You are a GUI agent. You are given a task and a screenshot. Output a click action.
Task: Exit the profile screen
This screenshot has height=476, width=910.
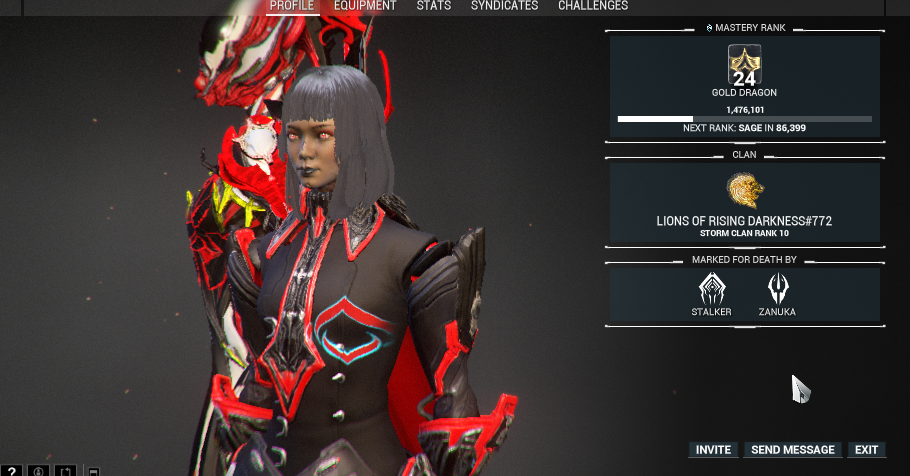pos(866,450)
